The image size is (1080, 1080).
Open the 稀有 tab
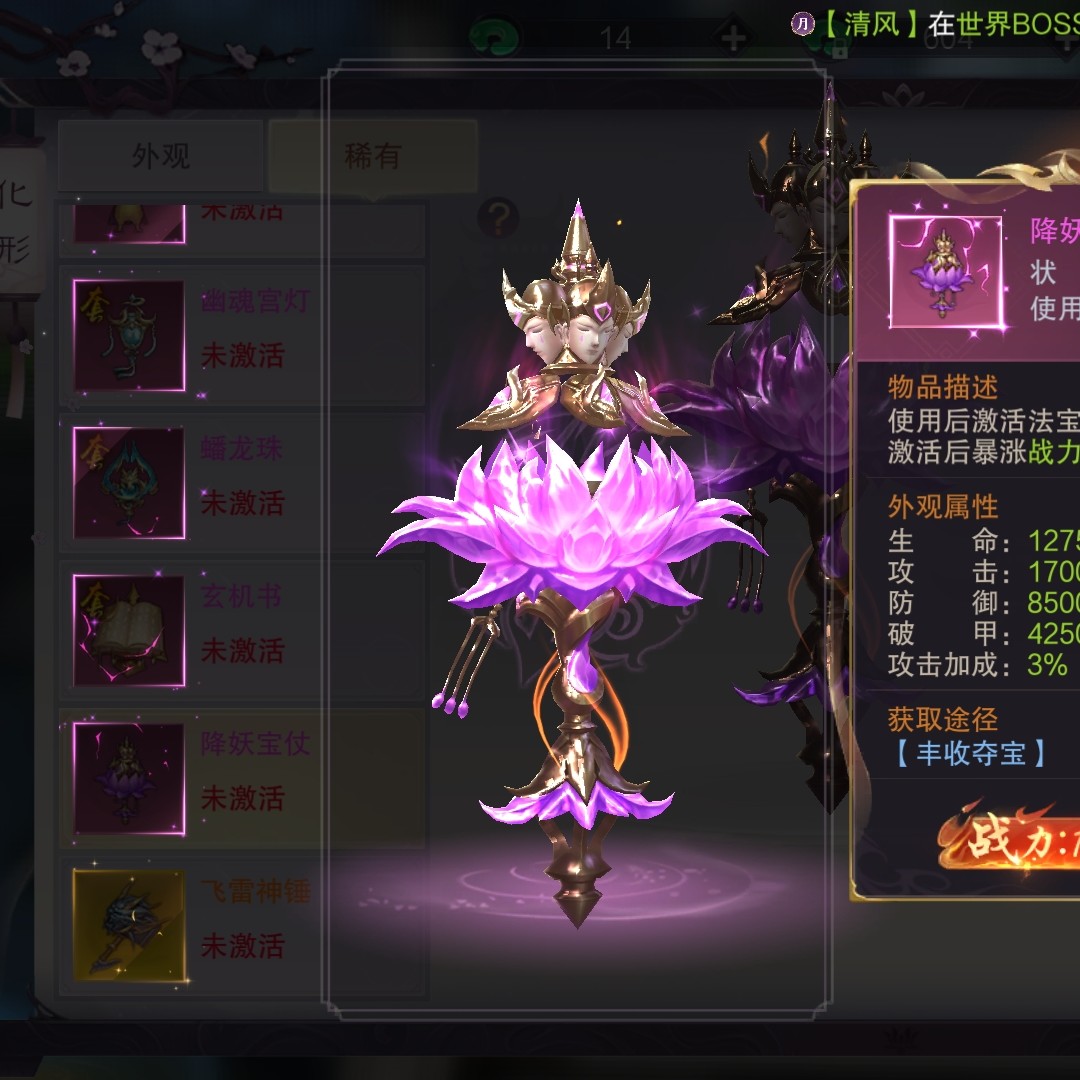372,156
